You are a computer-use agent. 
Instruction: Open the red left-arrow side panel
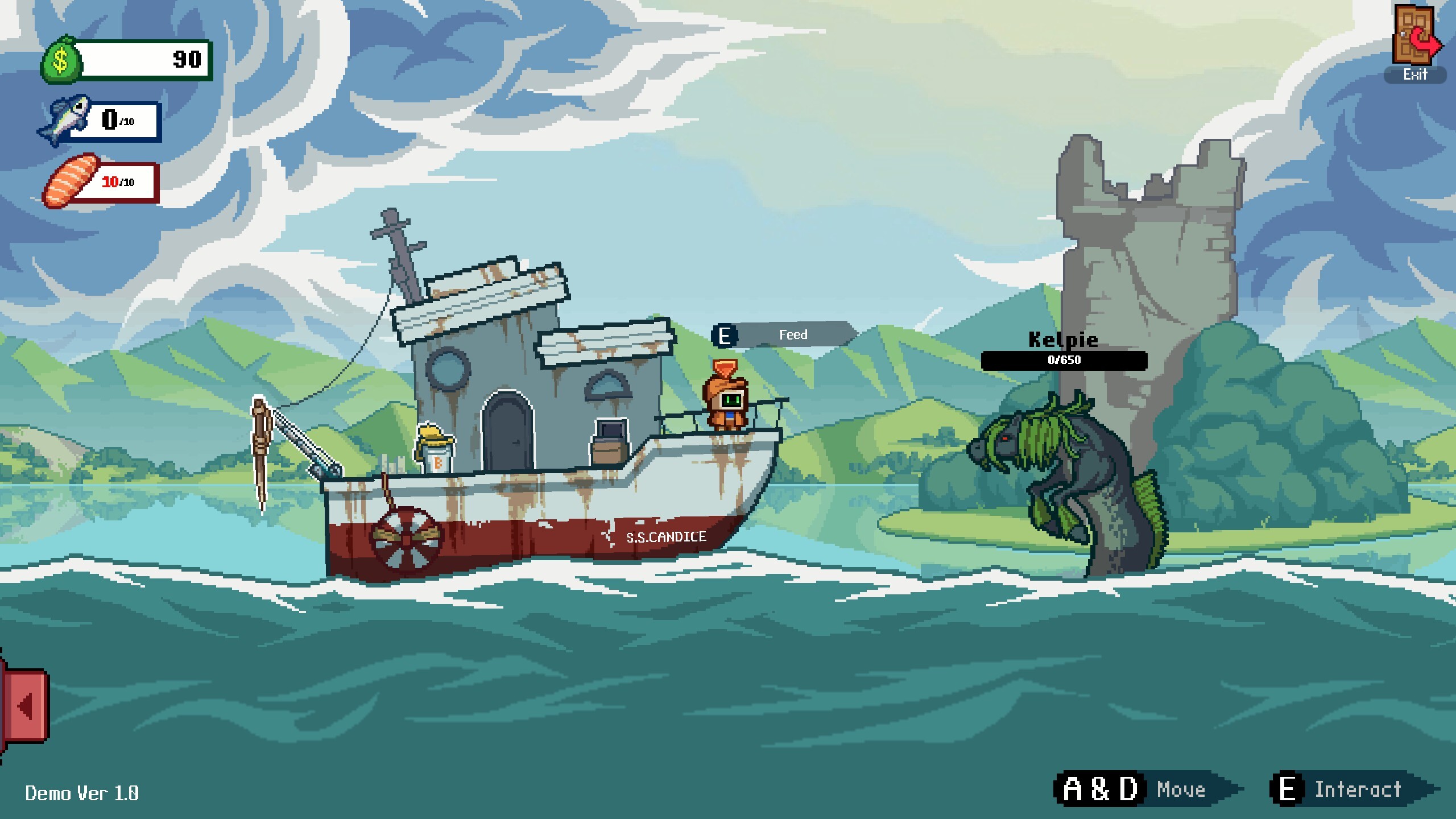[25, 705]
